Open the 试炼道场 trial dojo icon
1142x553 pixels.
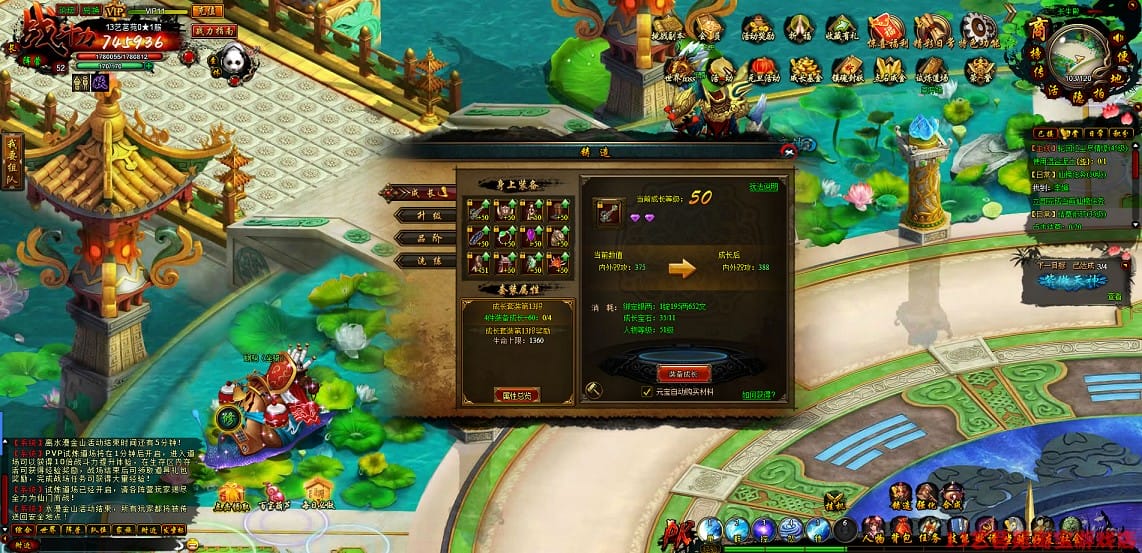click(932, 69)
